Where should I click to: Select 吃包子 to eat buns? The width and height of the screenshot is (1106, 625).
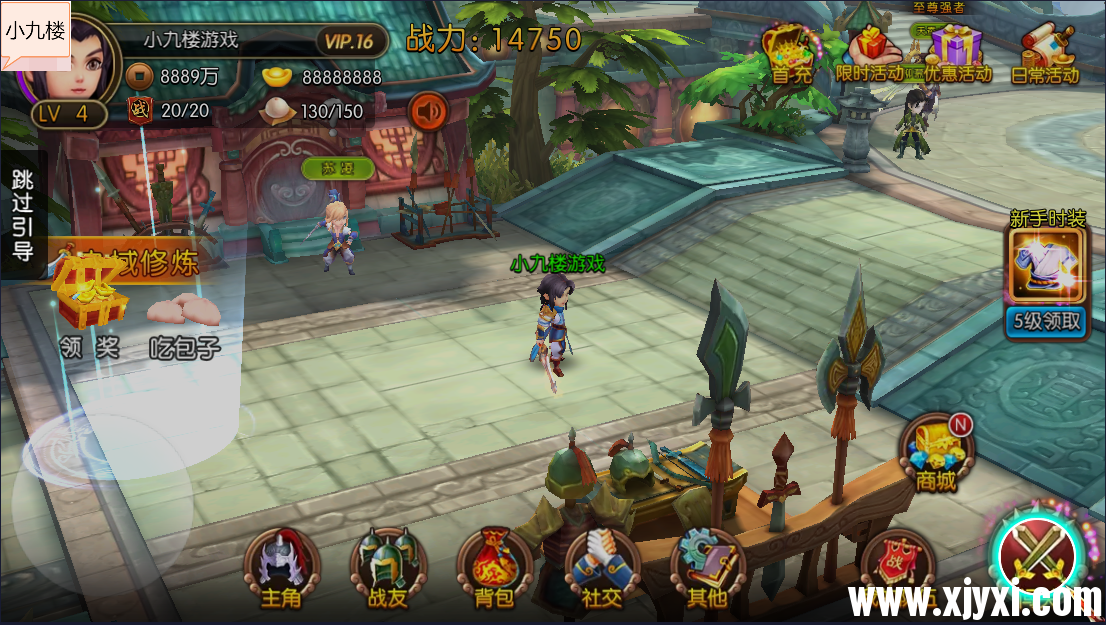[x=185, y=322]
